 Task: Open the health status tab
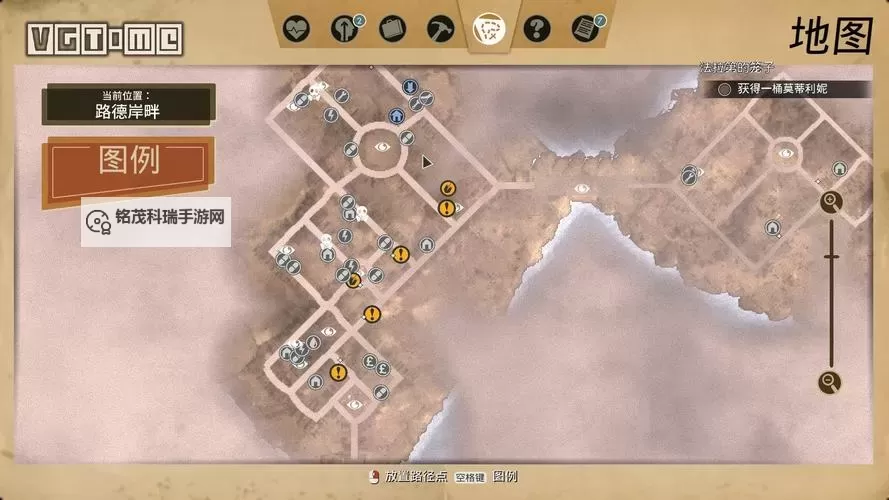click(x=296, y=27)
